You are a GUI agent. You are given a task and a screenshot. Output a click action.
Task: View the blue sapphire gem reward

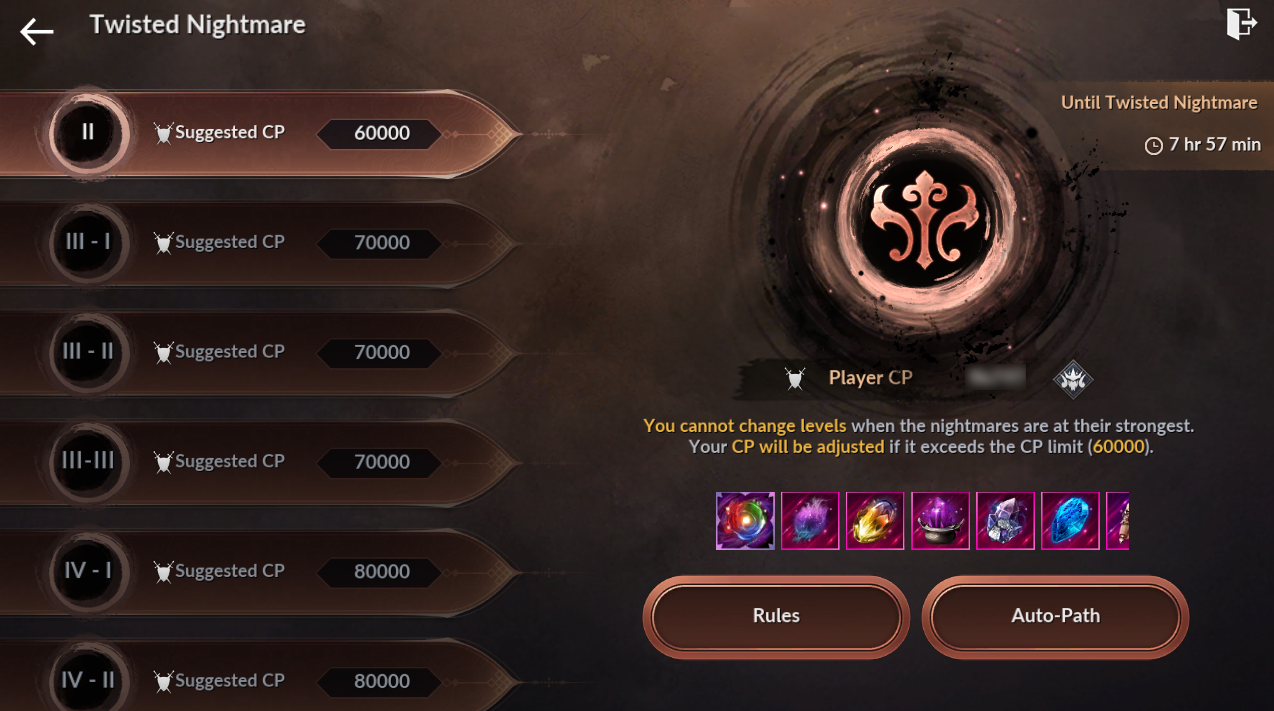1070,521
